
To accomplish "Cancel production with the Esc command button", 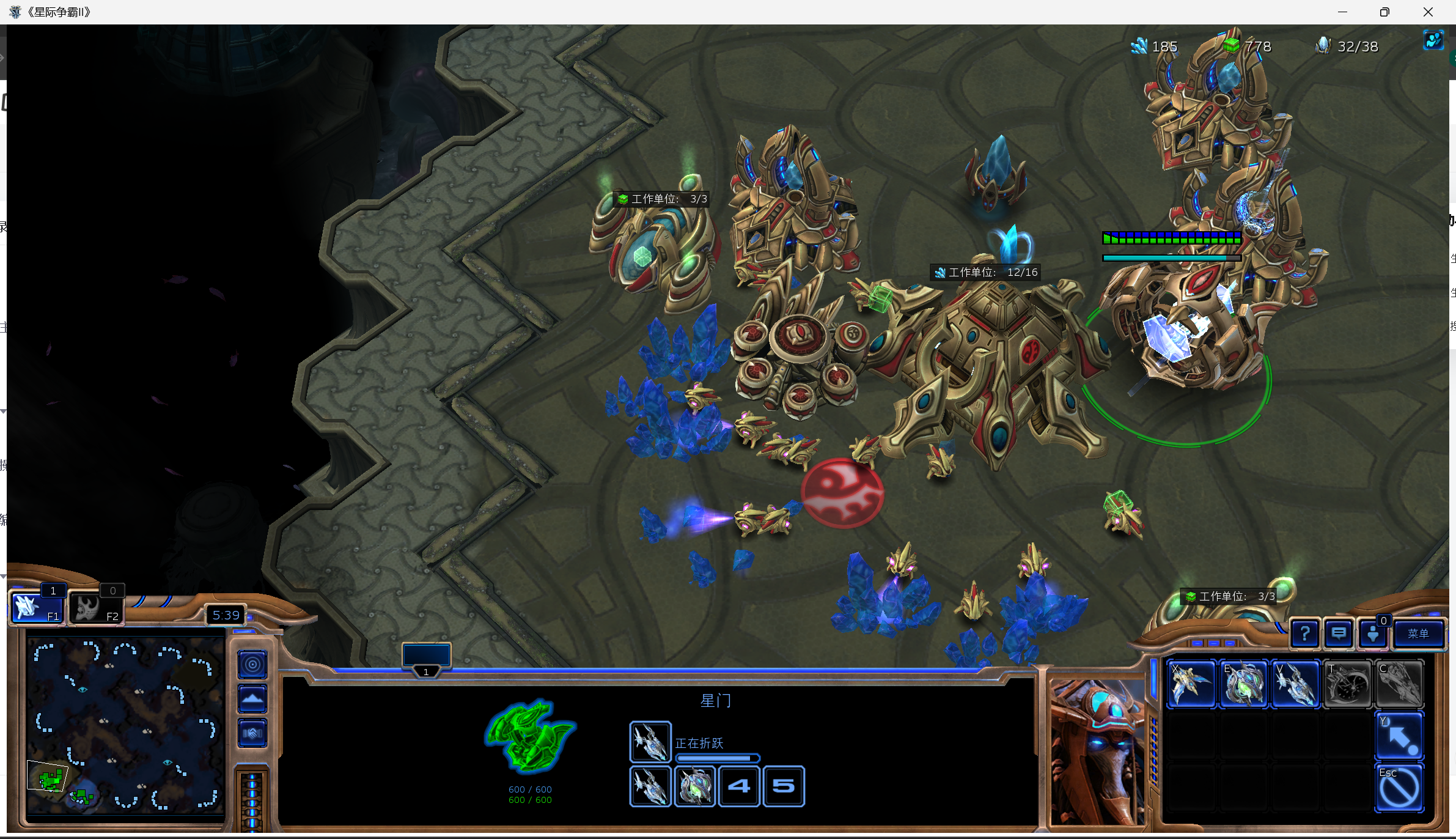I will [1399, 788].
